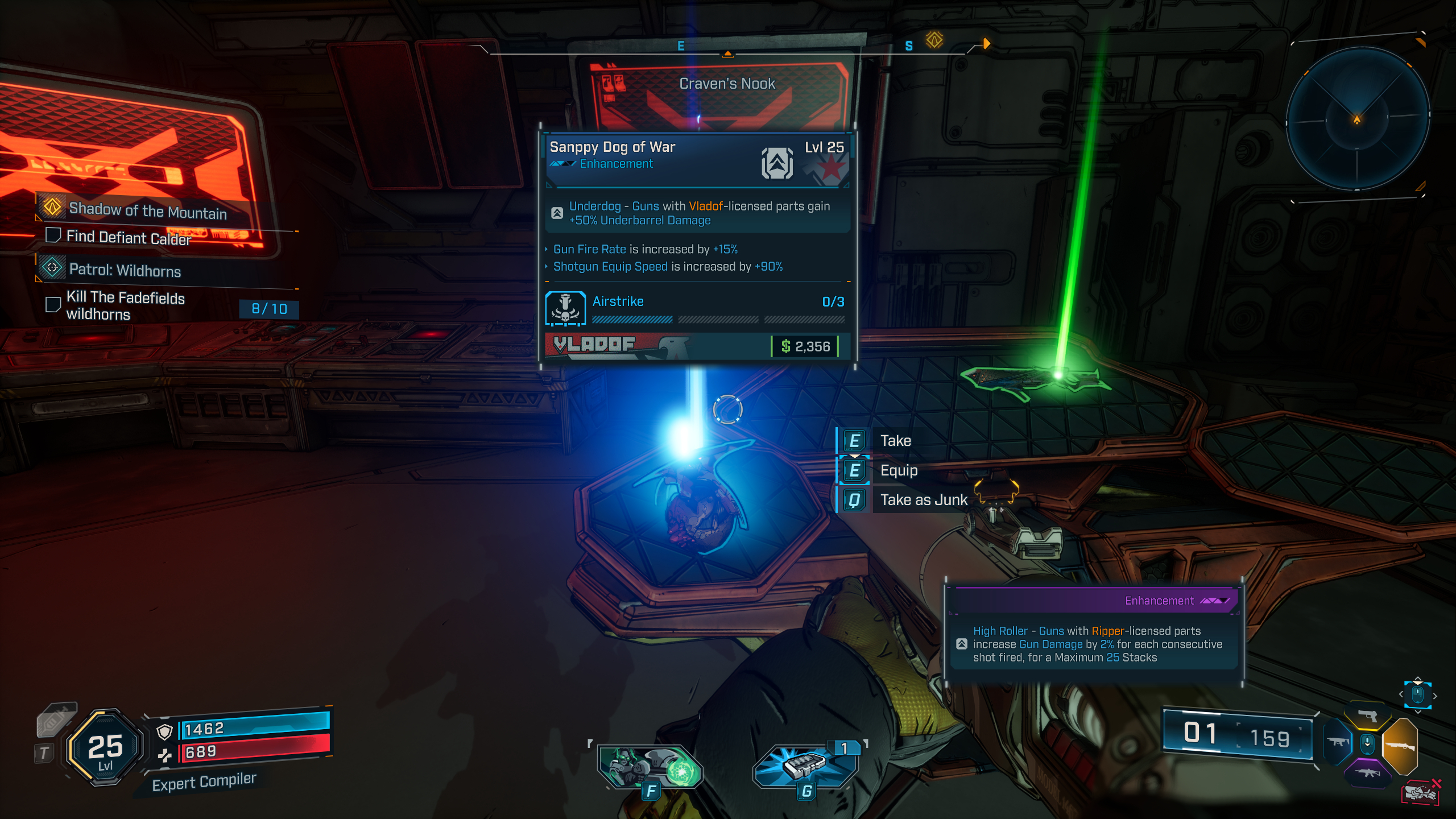Choose Take as Junk option
The height and width of the screenshot is (819, 1456).
pyautogui.click(x=923, y=500)
